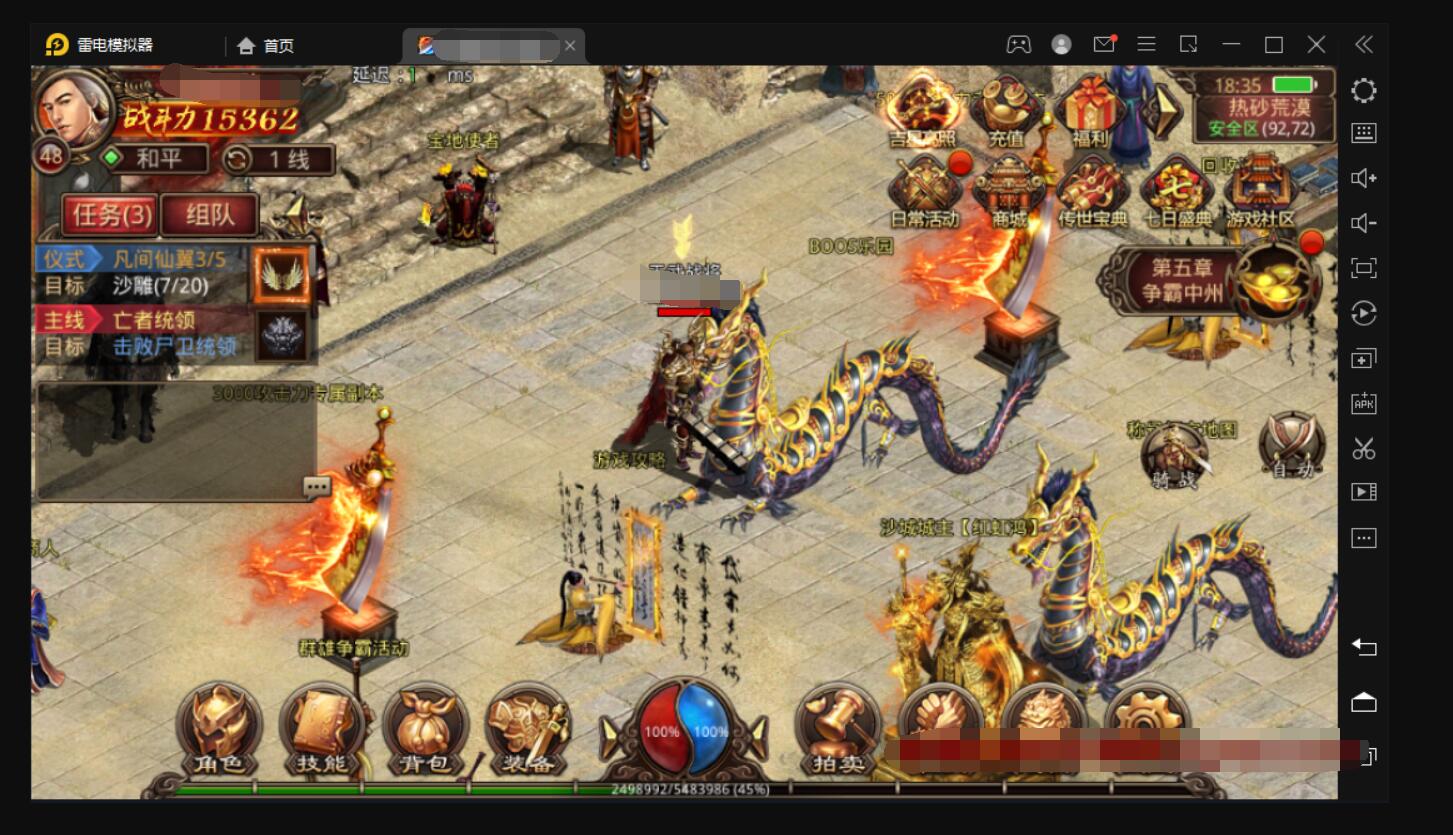Open the 拍卖 auction house
Image resolution: width=1453 pixels, height=835 pixels.
tap(837, 730)
